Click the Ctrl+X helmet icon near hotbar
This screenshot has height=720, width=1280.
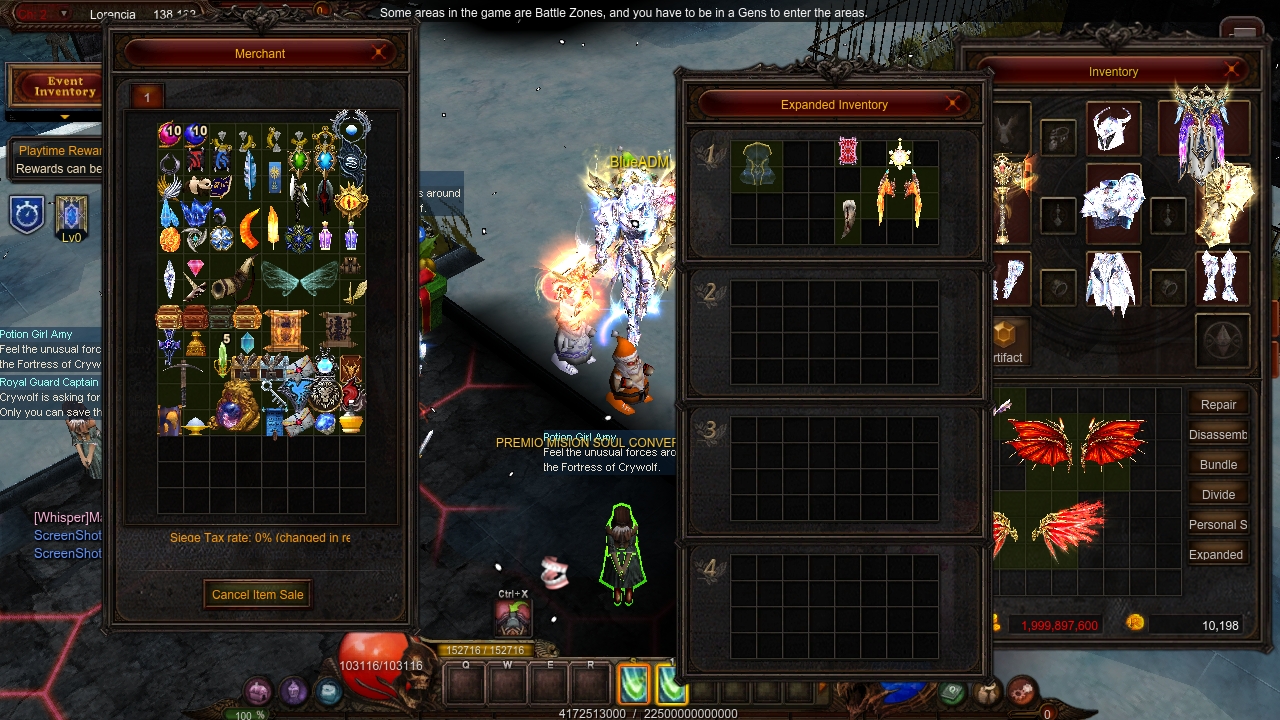pyautogui.click(x=513, y=618)
